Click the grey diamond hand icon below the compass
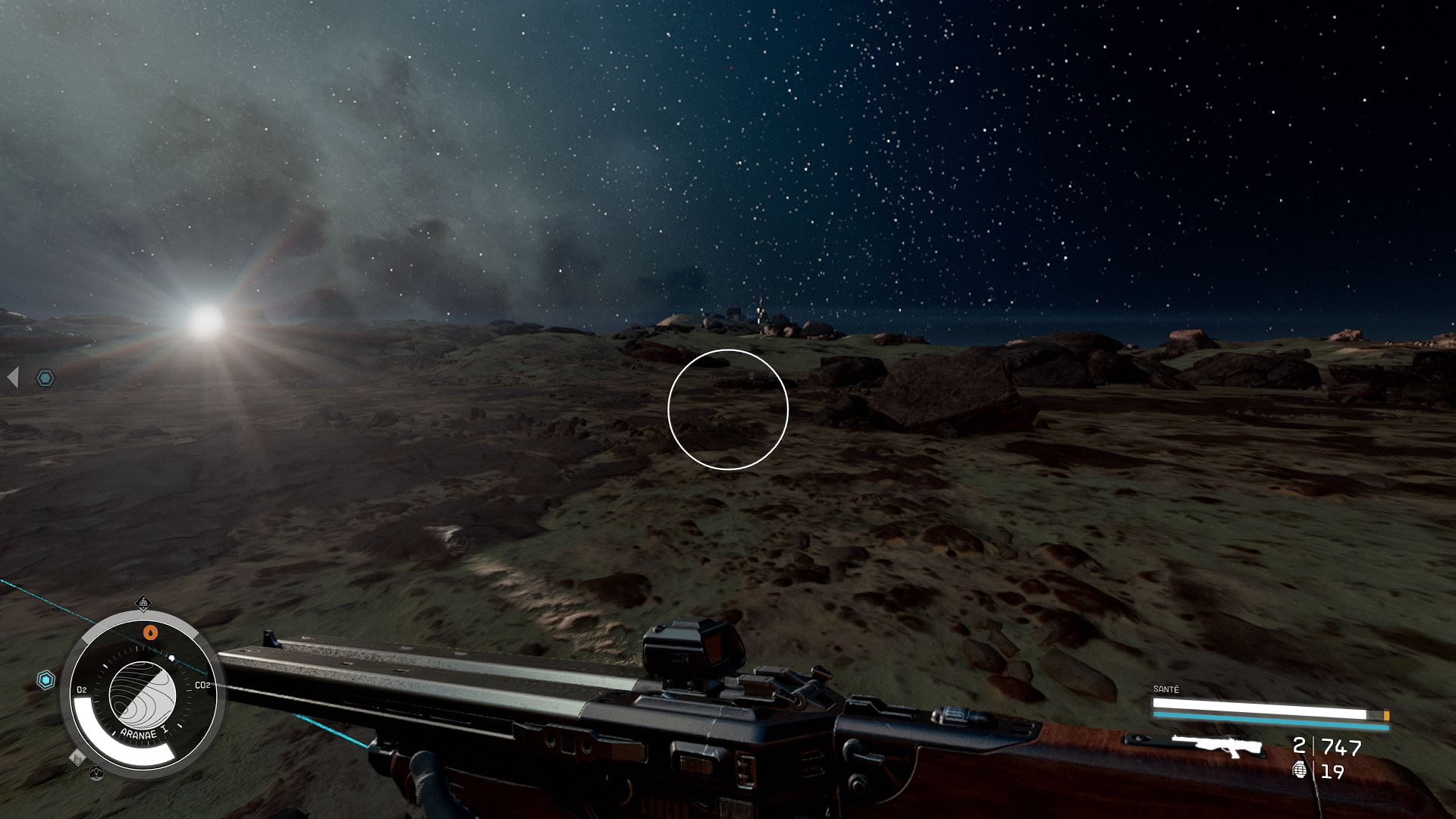Screen dimensions: 1456x819 click(77, 757)
